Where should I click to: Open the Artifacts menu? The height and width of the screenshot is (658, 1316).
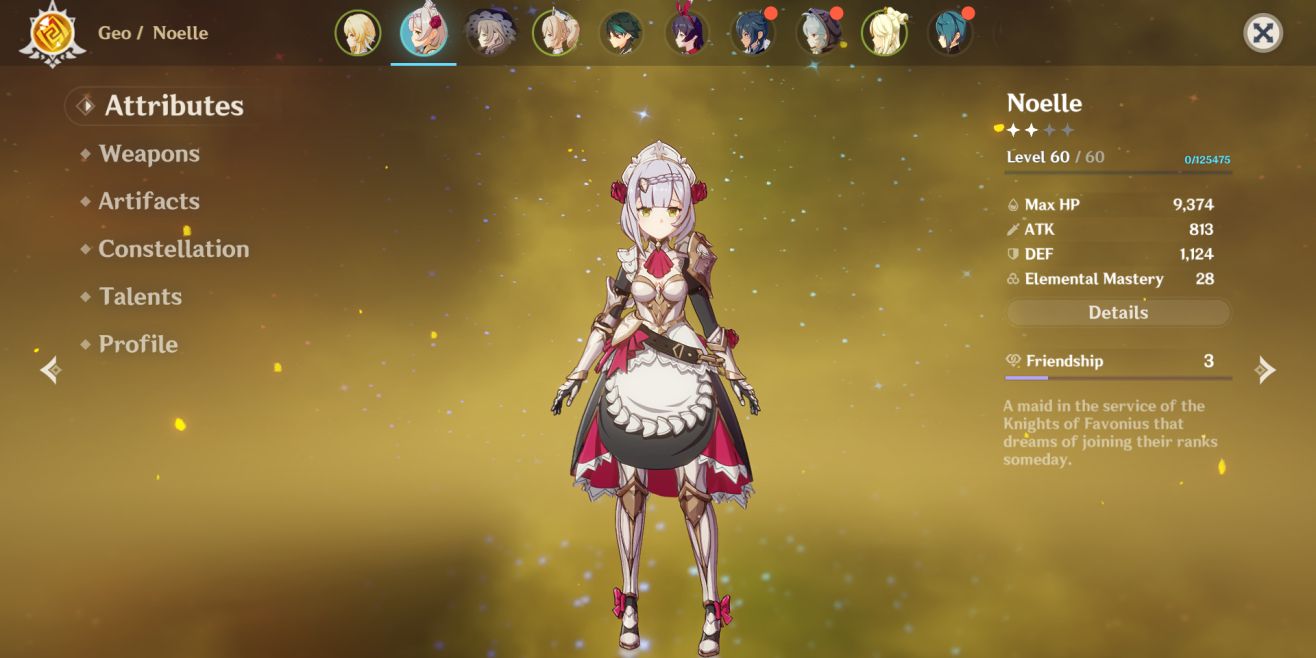coord(149,201)
